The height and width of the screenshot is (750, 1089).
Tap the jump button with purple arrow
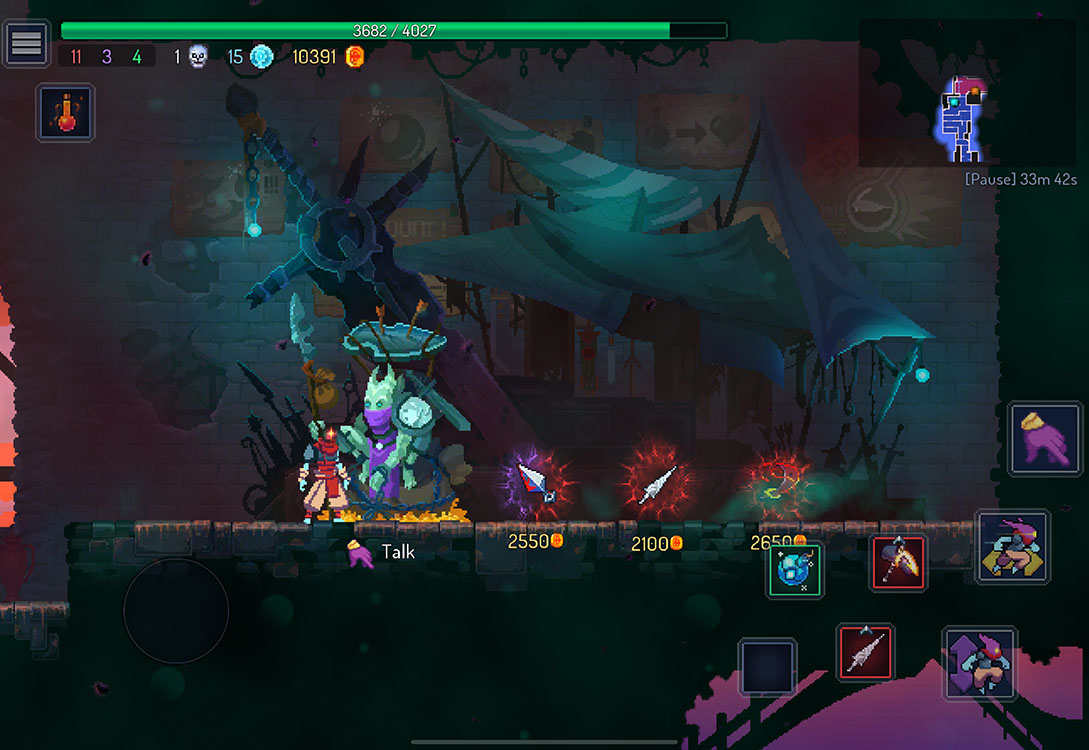coord(979,663)
